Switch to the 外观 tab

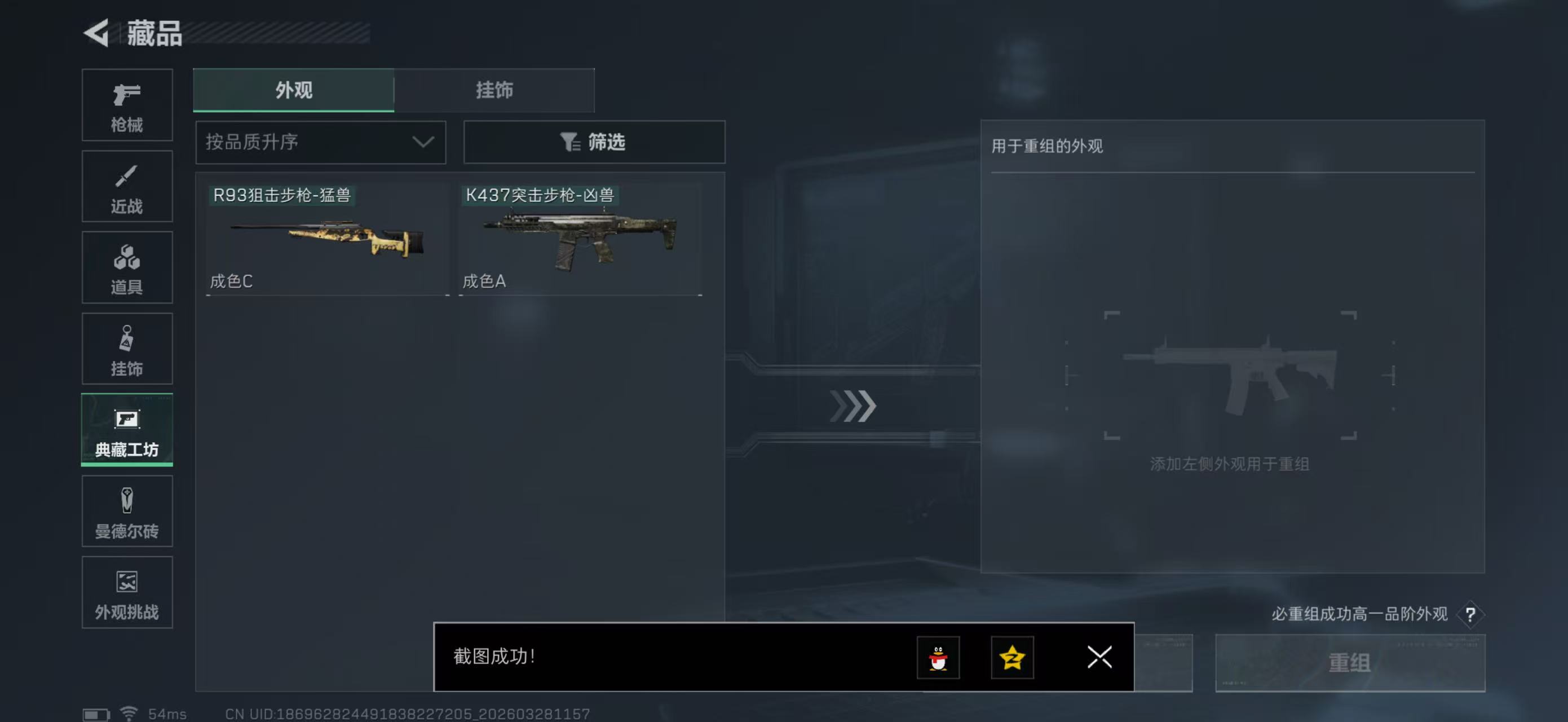pyautogui.click(x=294, y=90)
